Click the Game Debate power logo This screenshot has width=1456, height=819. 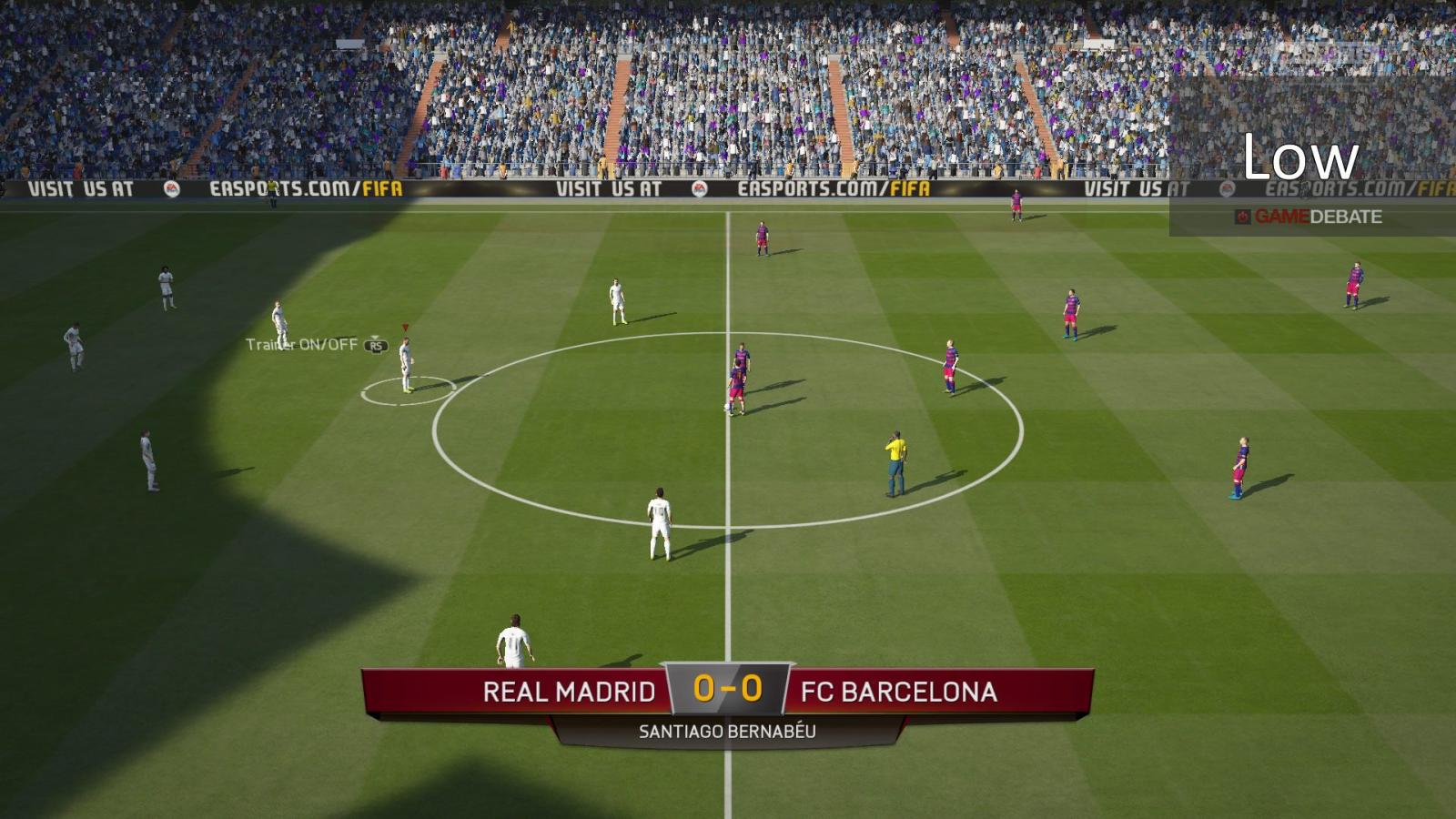(1243, 216)
